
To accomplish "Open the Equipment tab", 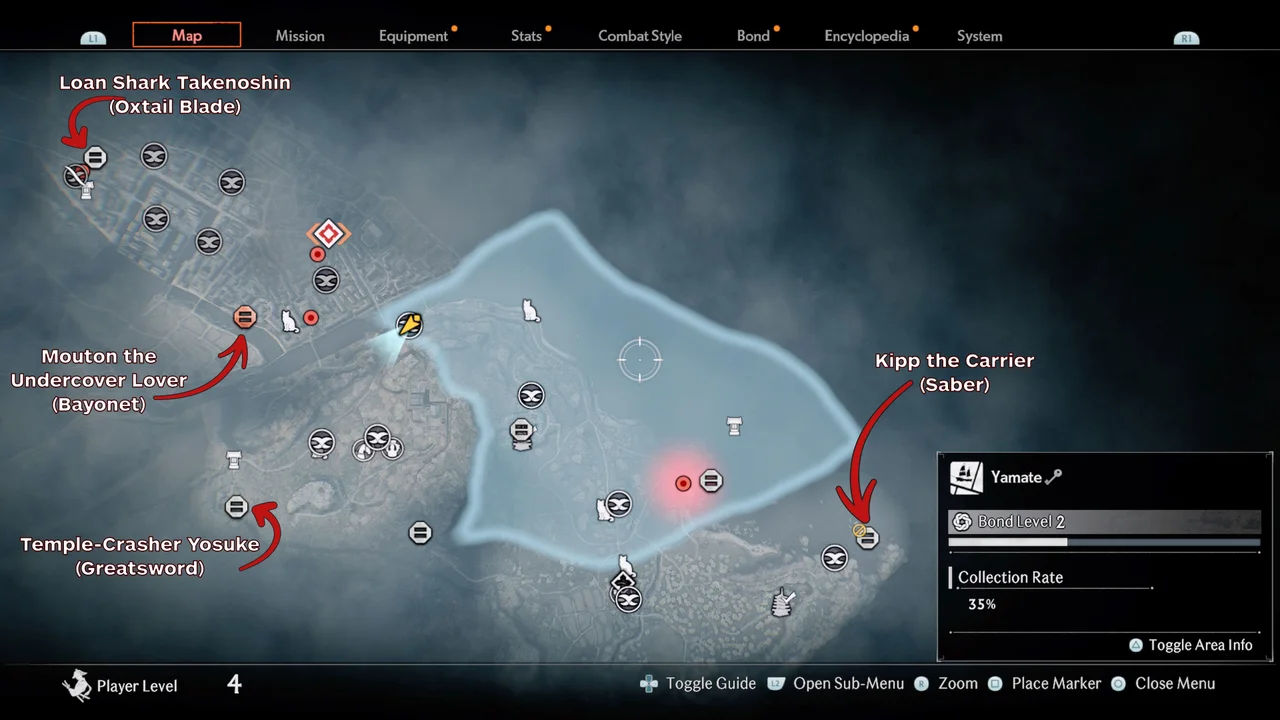I will [413, 36].
